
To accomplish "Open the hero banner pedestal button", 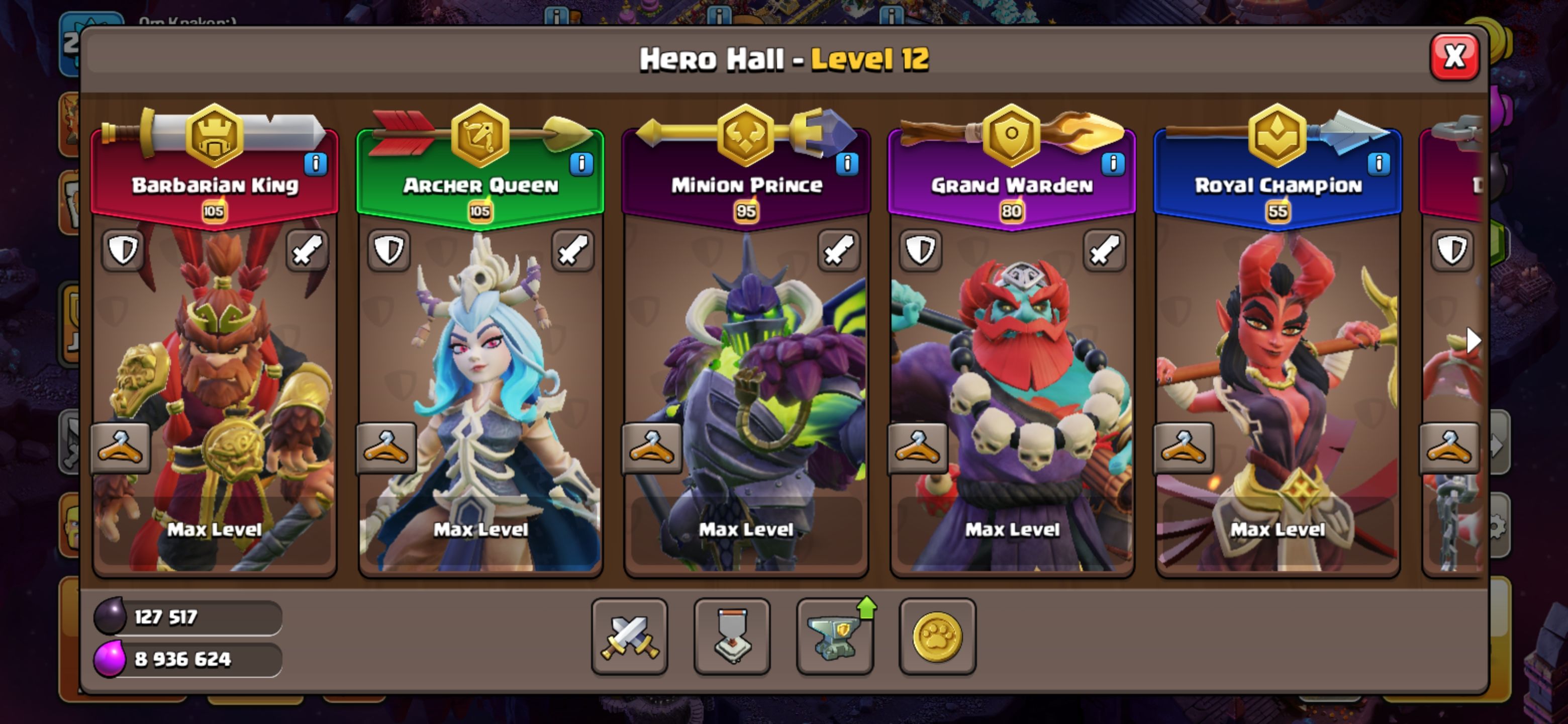I will 732,637.
